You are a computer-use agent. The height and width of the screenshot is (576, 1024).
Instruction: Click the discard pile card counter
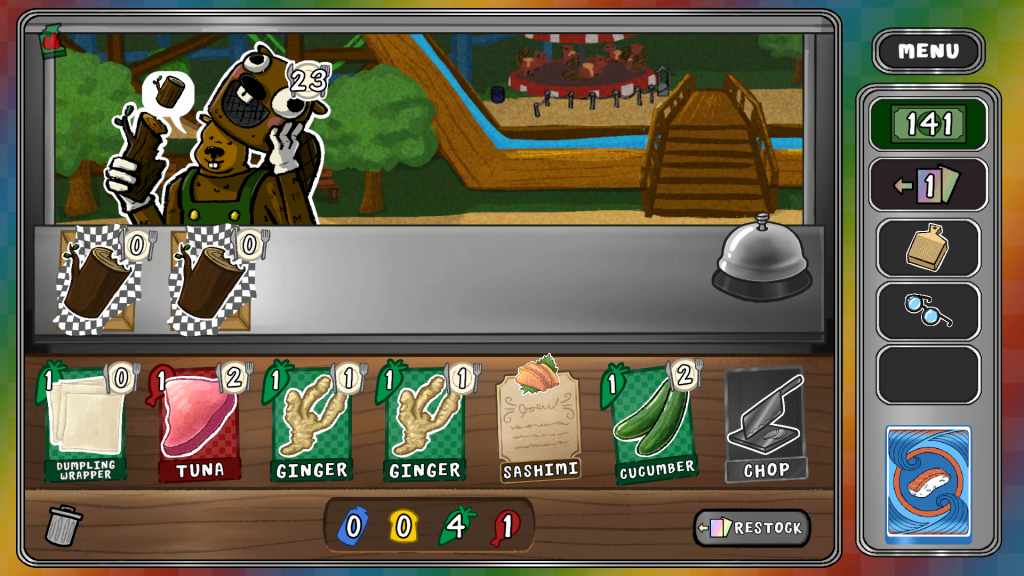[x=928, y=185]
